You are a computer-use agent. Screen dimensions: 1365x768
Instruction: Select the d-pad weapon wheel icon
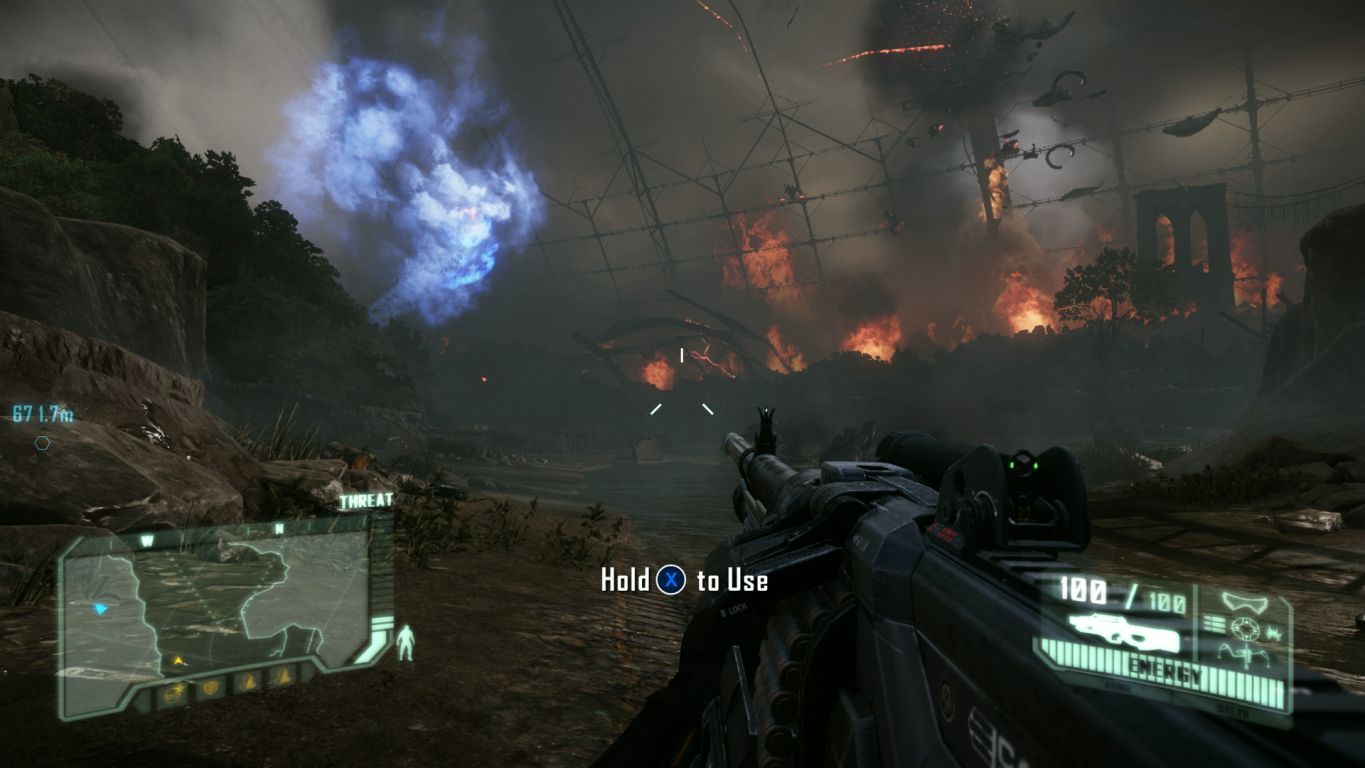tap(1246, 627)
